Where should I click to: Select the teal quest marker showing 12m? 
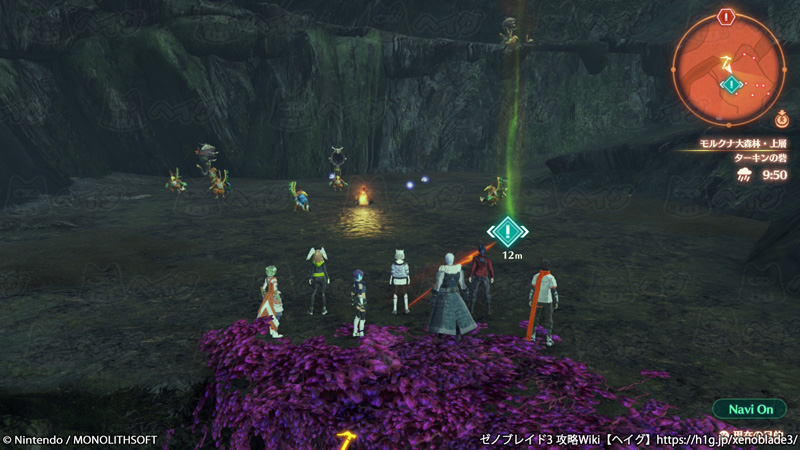click(508, 233)
